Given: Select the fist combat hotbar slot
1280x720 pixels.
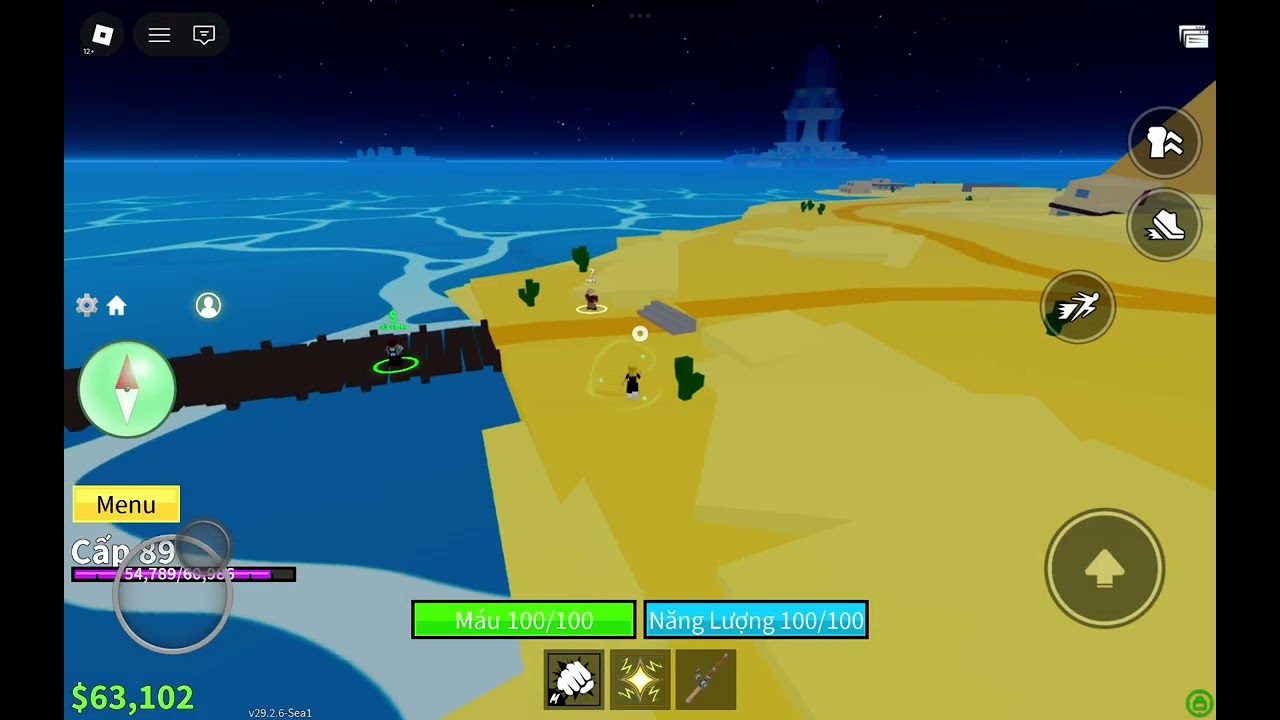Looking at the screenshot, I should (x=574, y=679).
